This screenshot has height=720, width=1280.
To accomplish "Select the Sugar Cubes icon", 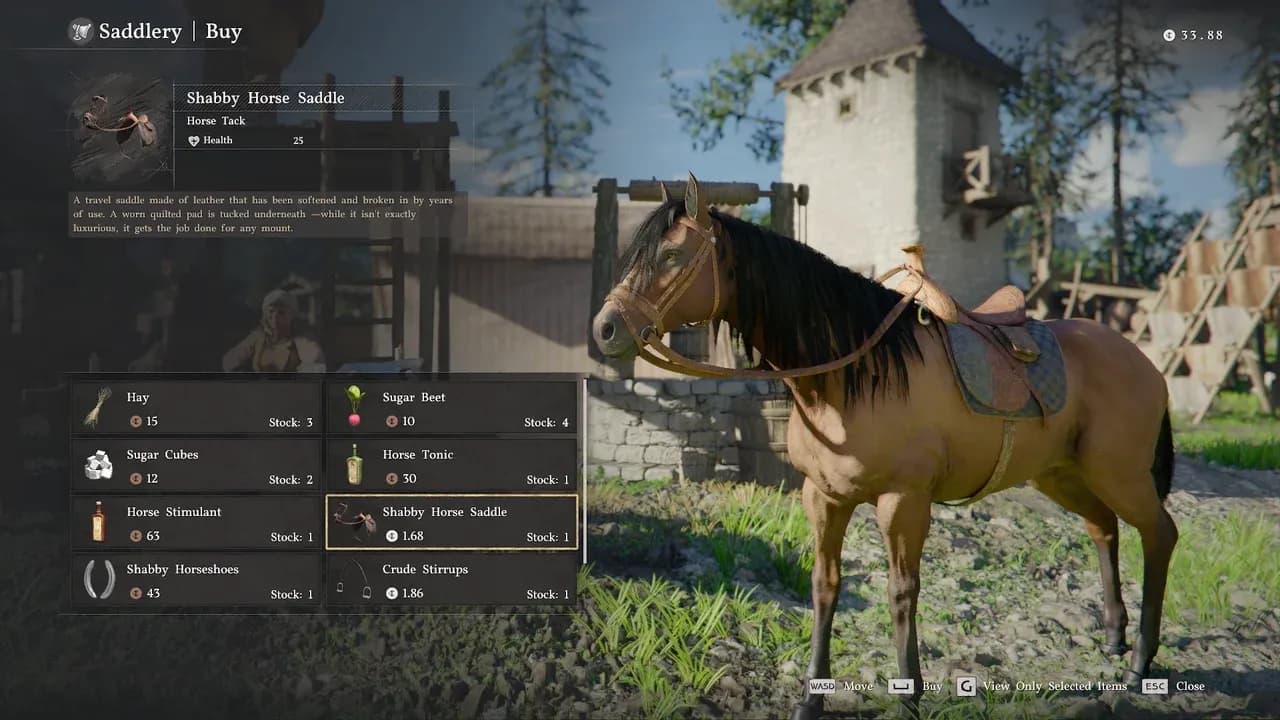I will tap(97, 464).
